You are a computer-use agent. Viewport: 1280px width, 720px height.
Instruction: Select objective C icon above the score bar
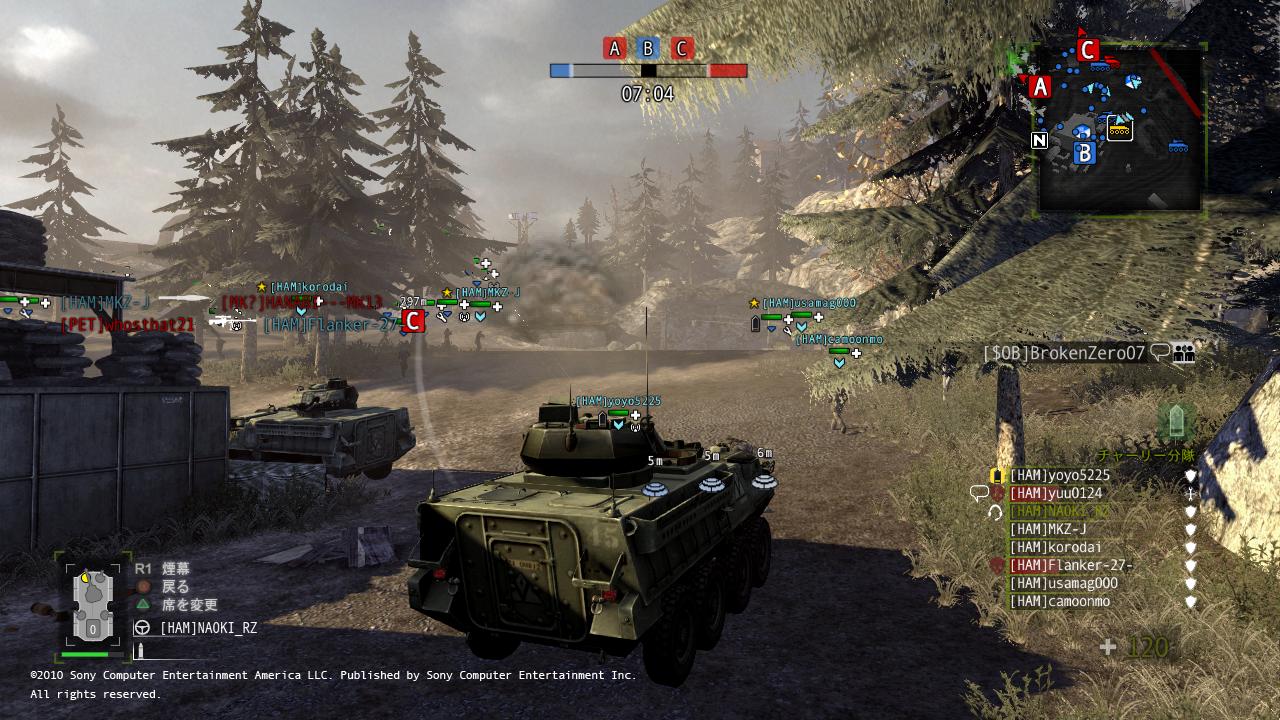point(682,48)
